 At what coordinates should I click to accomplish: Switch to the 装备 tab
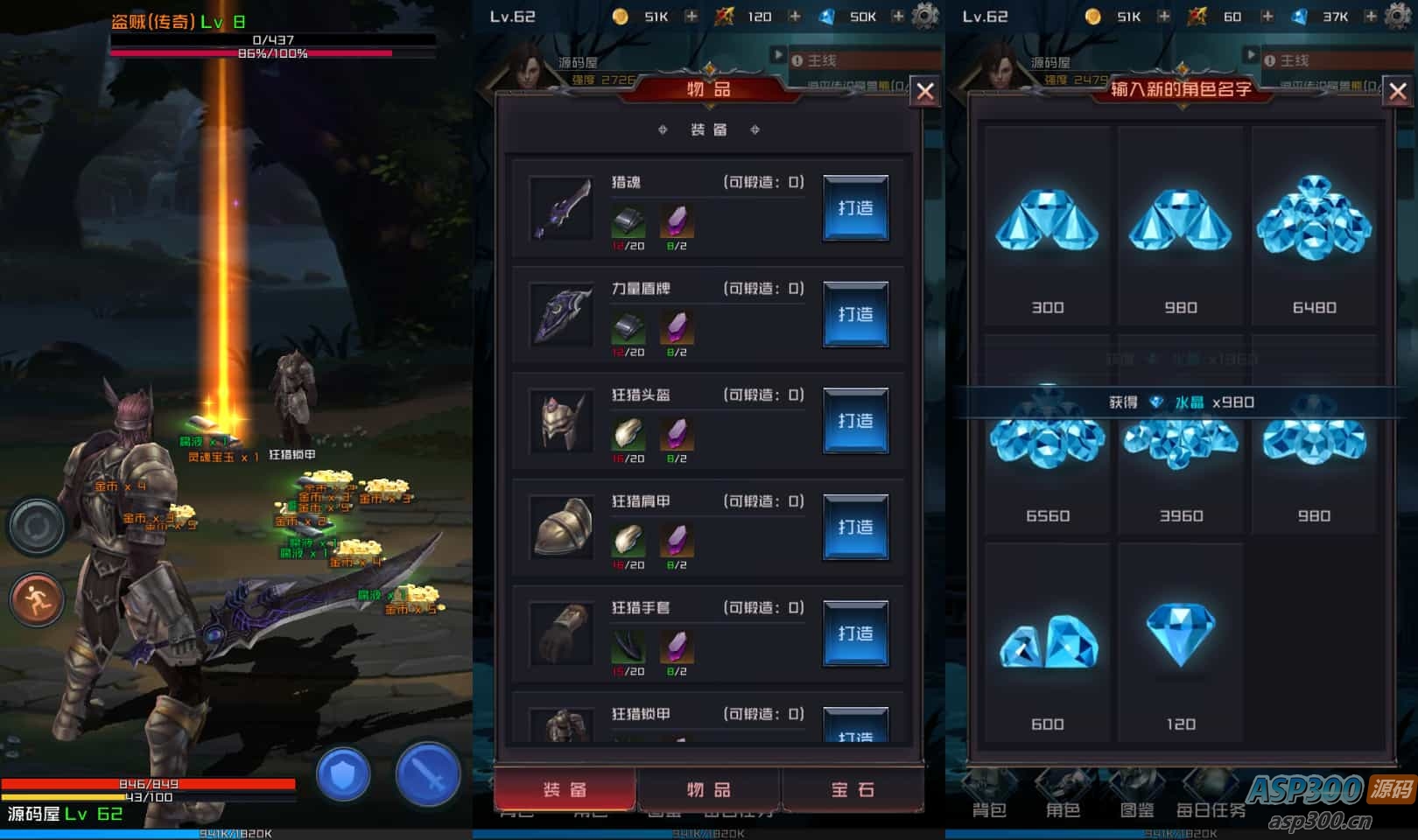565,789
